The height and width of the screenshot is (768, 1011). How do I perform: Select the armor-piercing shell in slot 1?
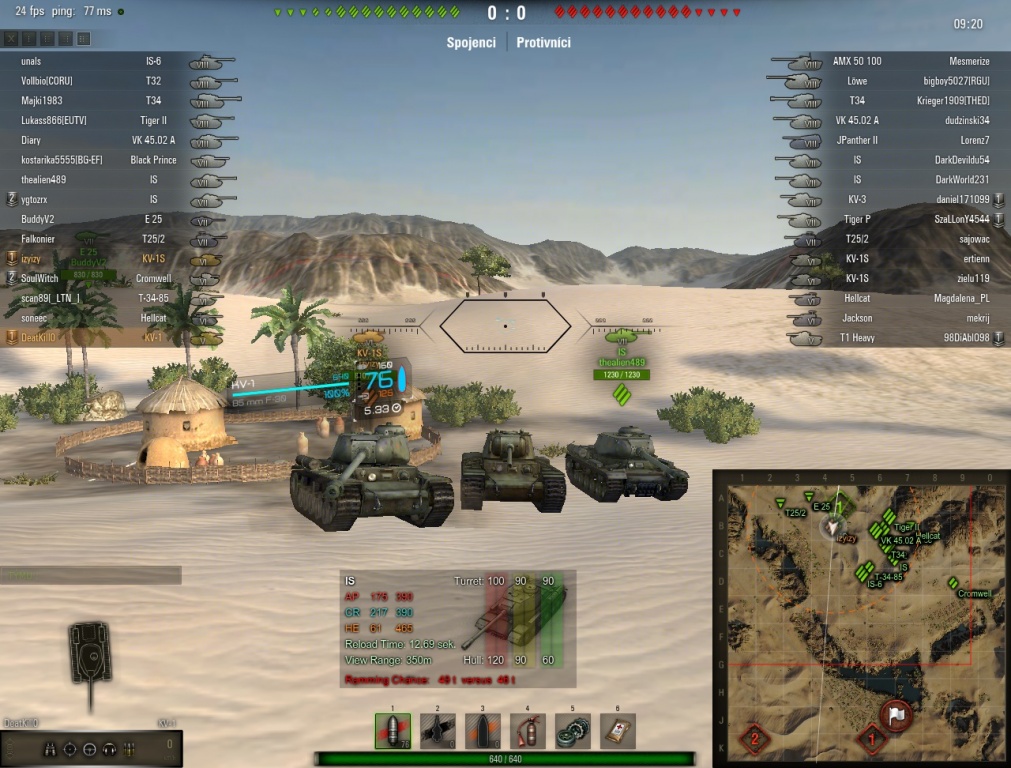tap(393, 731)
